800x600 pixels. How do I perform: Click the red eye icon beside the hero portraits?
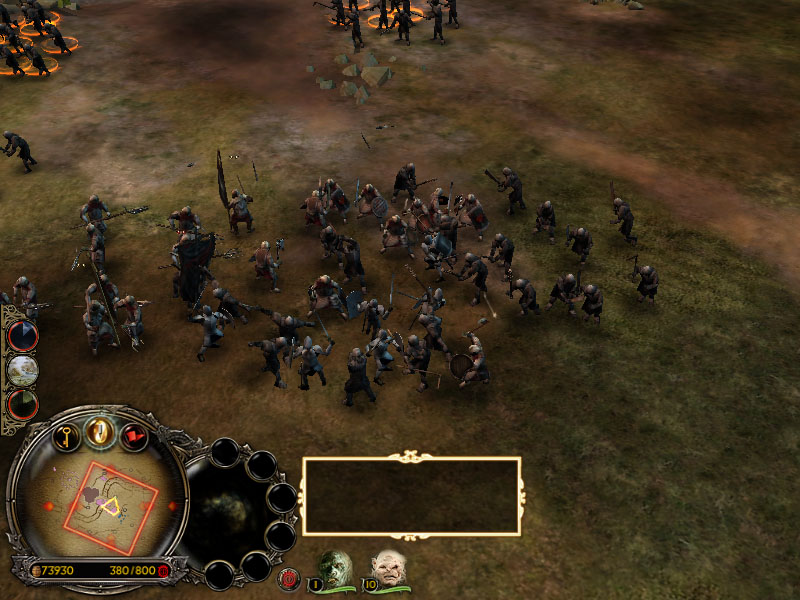point(290,578)
